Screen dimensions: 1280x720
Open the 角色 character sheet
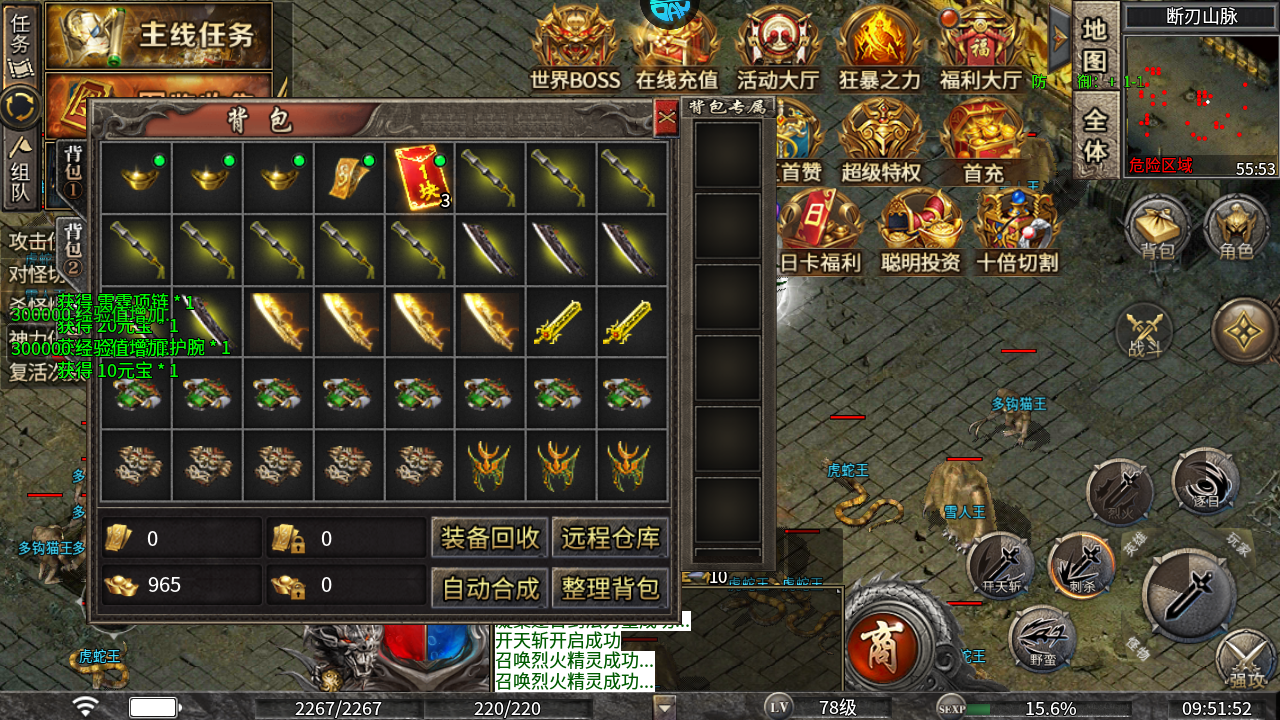(1236, 228)
